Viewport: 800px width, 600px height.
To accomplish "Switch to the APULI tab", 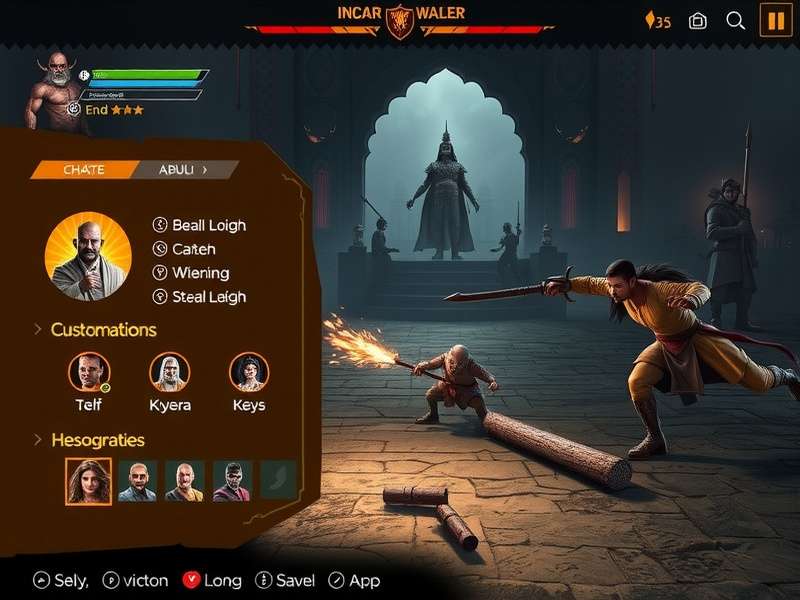I will pyautogui.click(x=183, y=170).
